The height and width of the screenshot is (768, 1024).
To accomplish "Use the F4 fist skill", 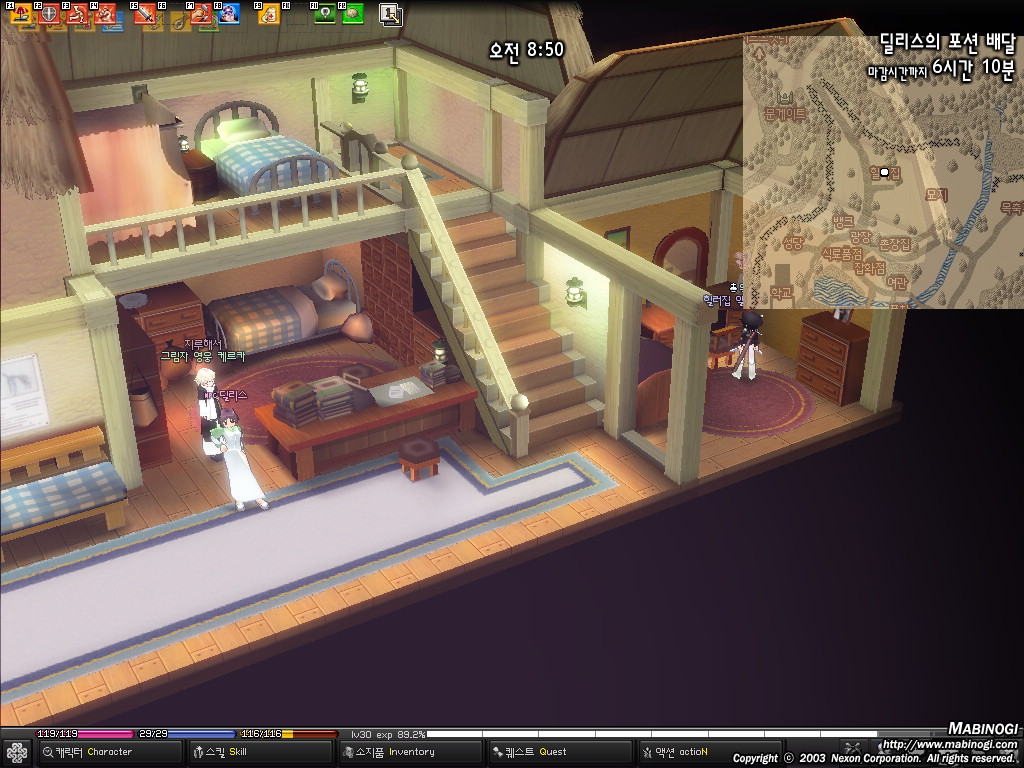I will tap(105, 14).
